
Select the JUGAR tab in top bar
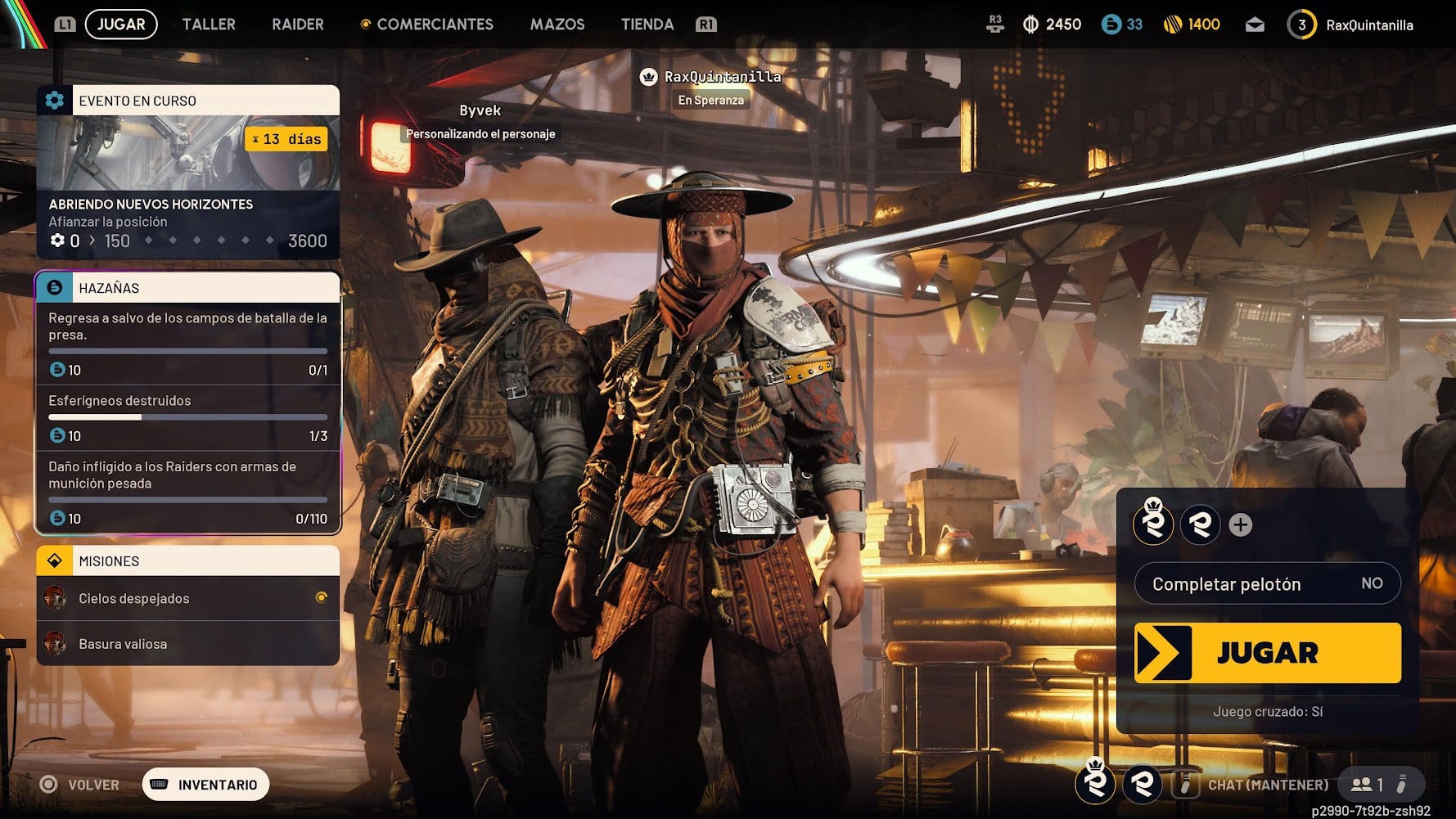[x=121, y=25]
